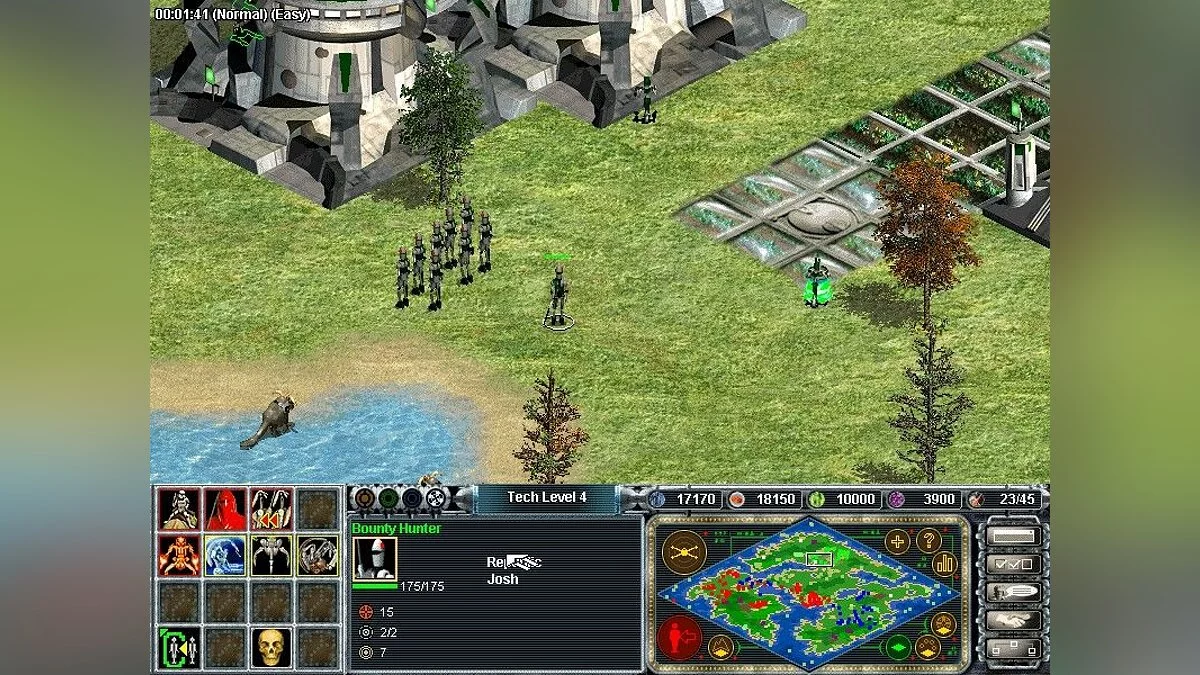Open the tech tree diagram button
This screenshot has width=1200, height=675.
click(1011, 649)
